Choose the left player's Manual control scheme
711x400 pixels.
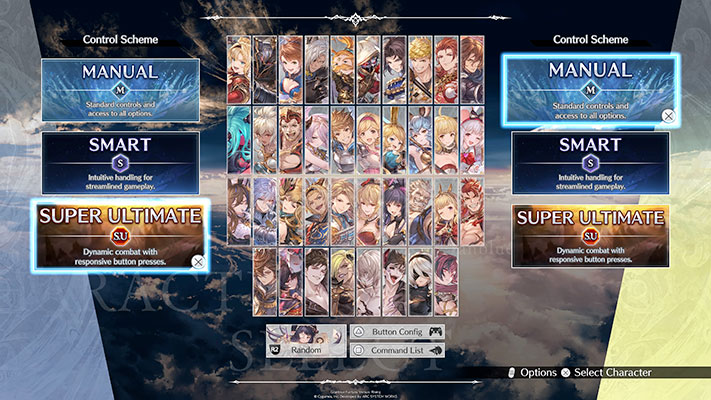tap(120, 87)
